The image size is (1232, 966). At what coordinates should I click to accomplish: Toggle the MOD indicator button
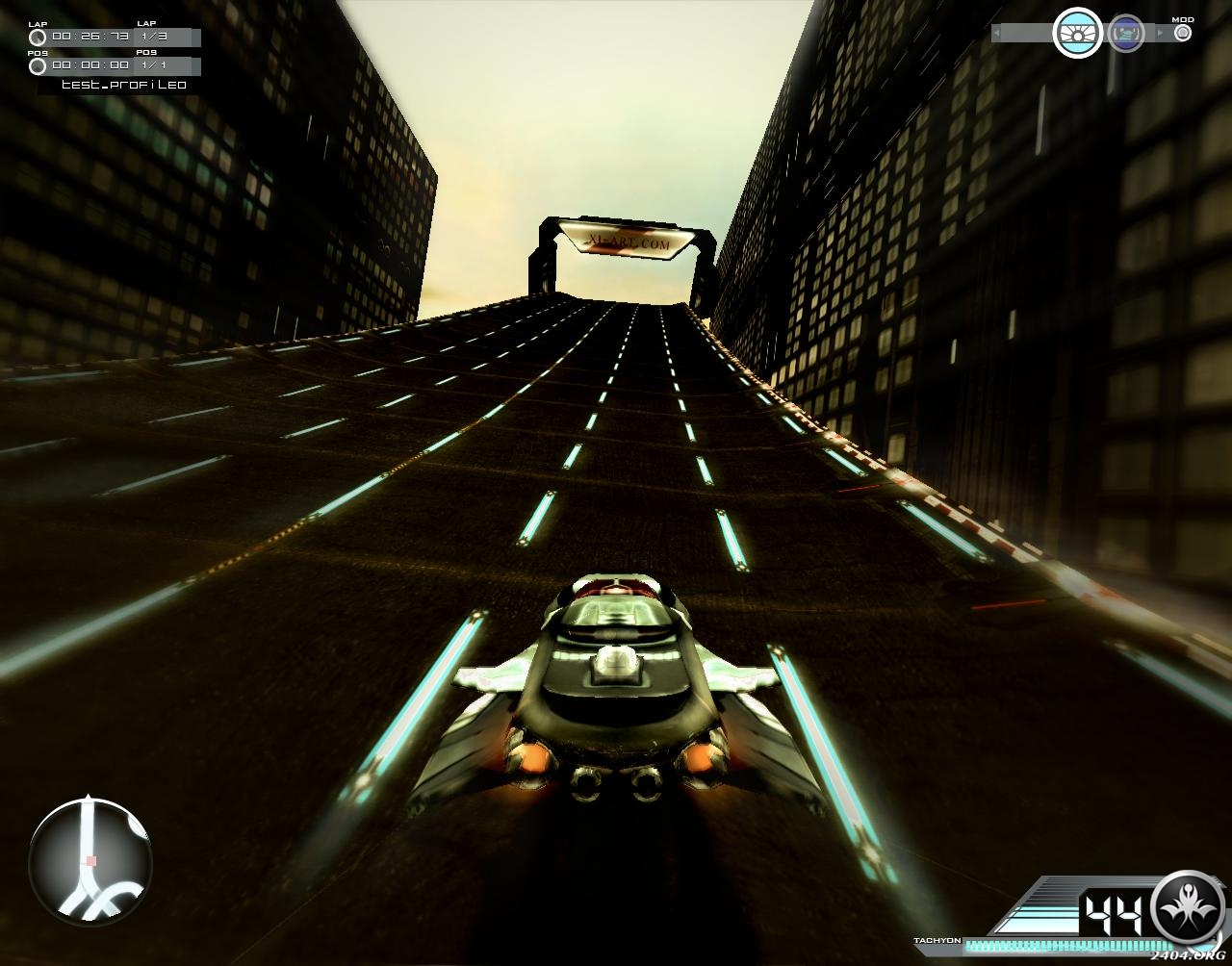[1183, 33]
